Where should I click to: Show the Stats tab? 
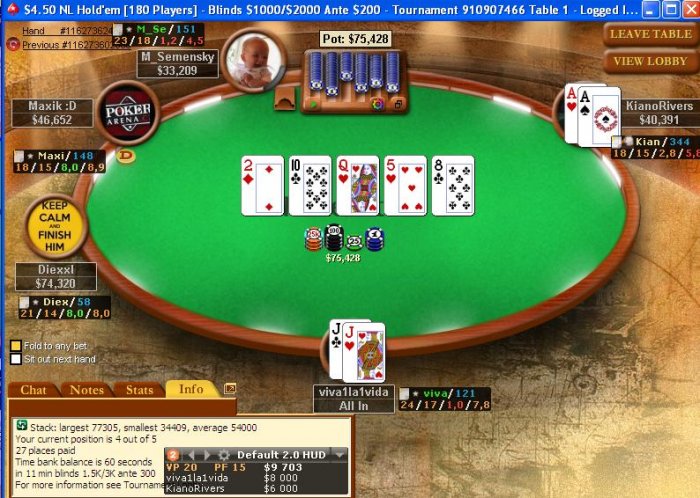coord(139,390)
